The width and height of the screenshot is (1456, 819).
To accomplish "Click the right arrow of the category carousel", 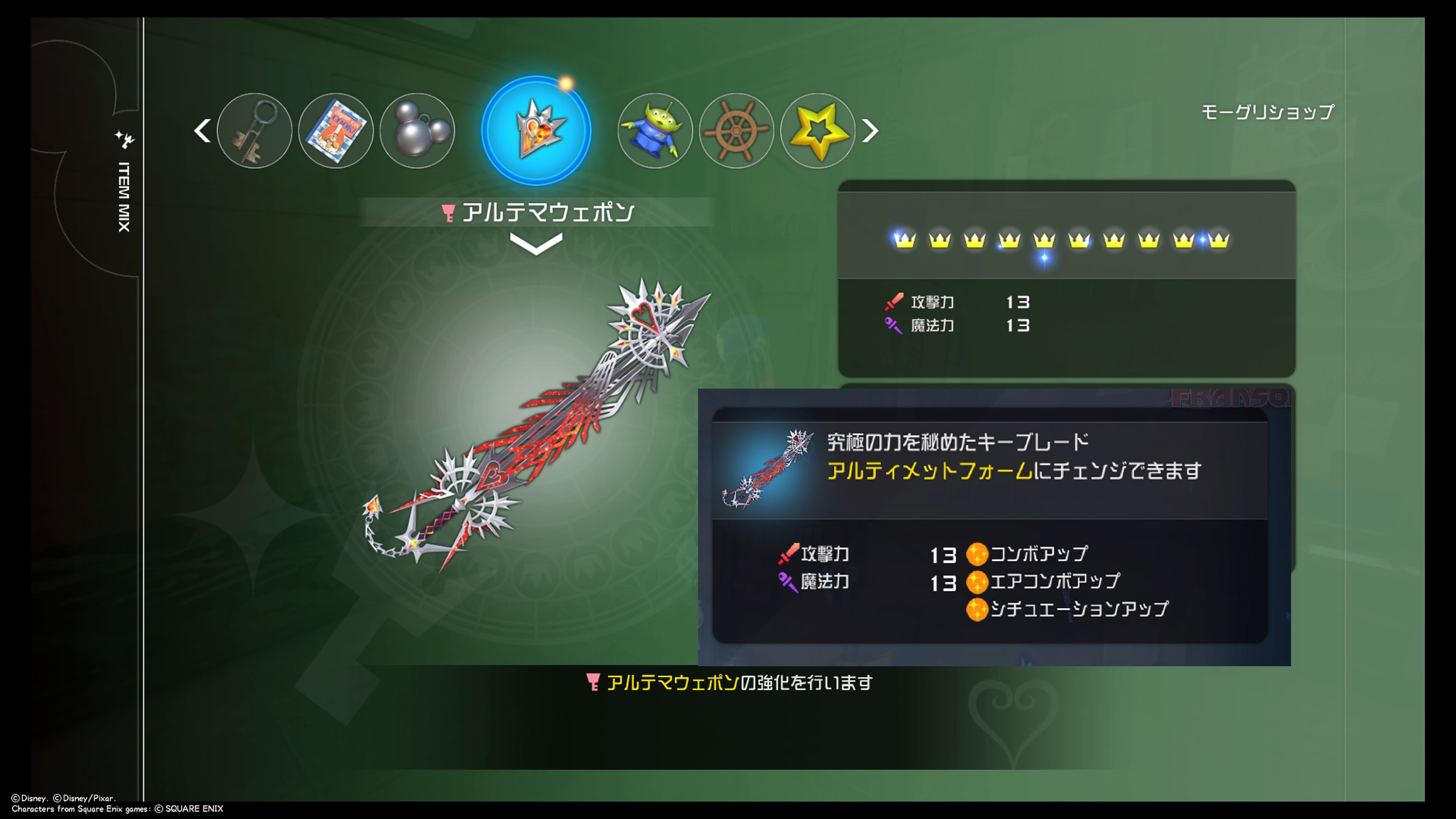I will tap(870, 130).
